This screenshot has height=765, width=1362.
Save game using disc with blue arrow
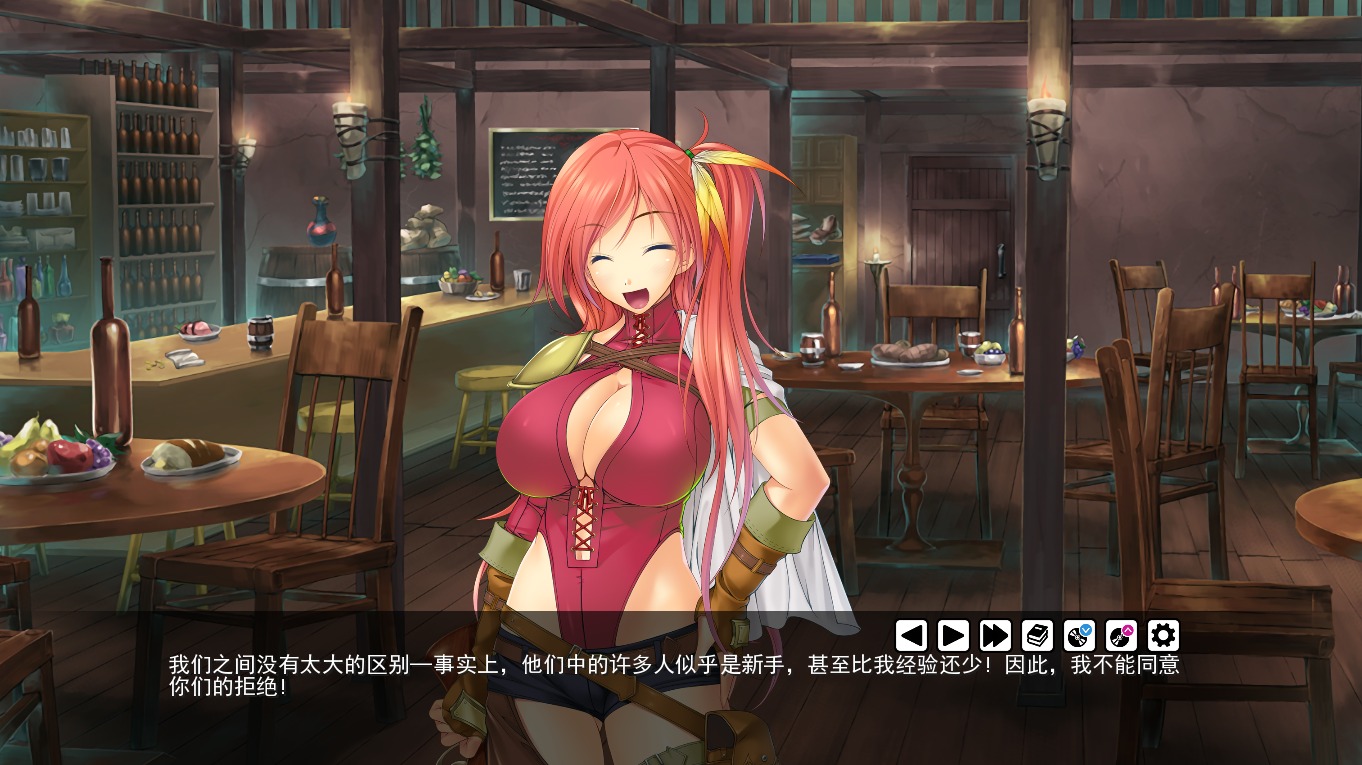click(1079, 635)
